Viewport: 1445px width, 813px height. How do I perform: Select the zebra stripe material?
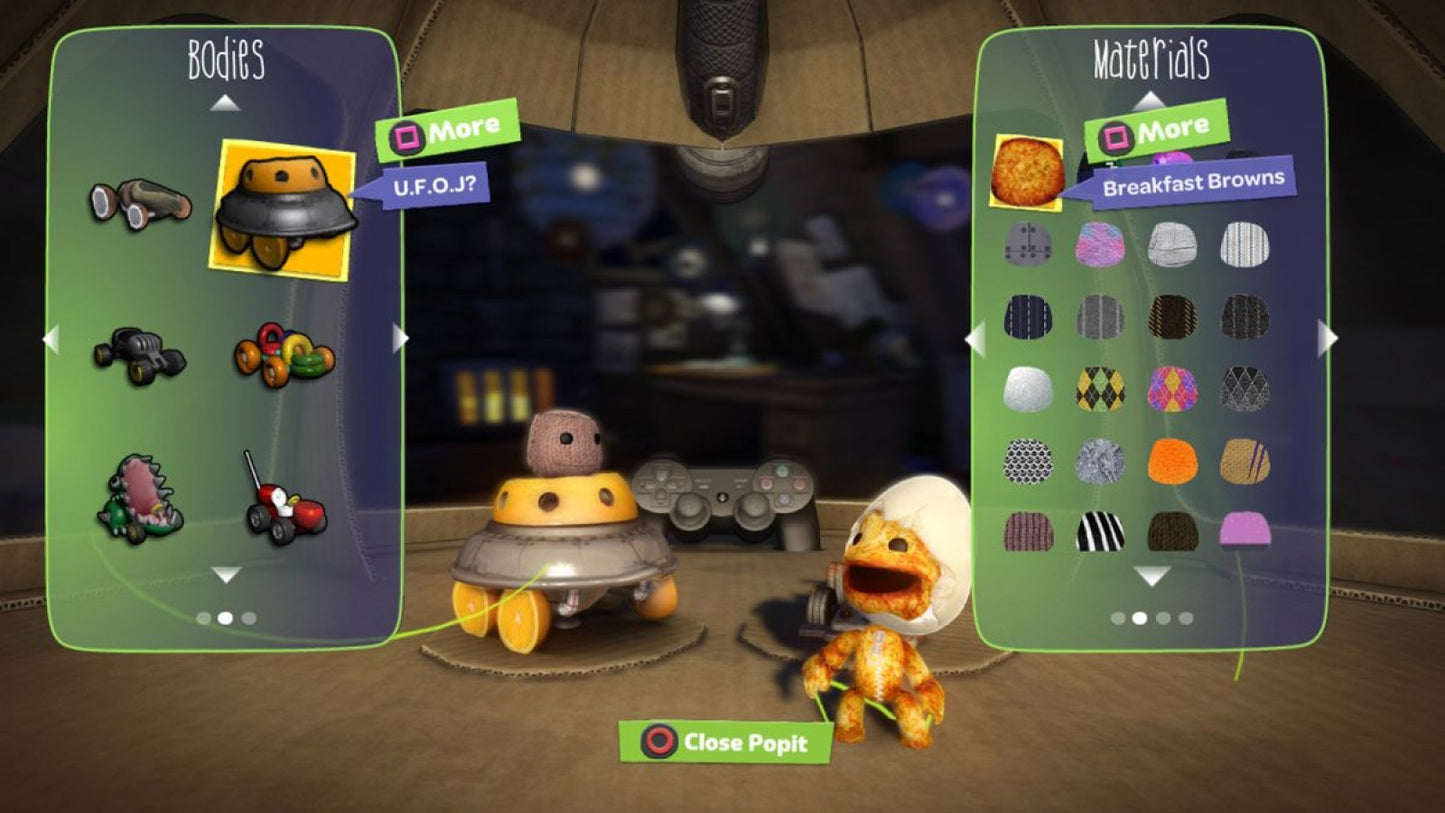[1099, 530]
